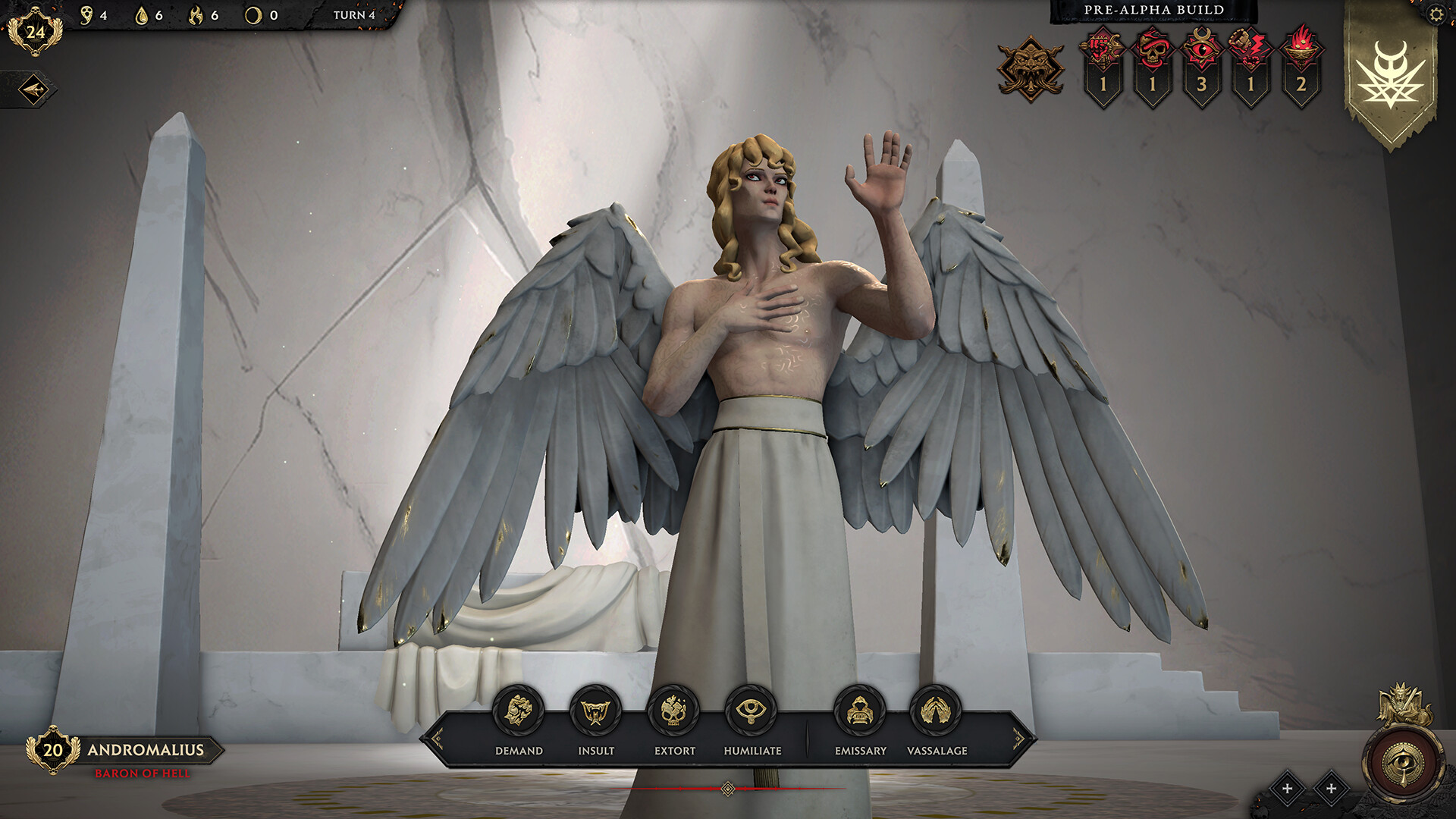The image size is (1456, 819).
Task: Click the red progress bar below the angel
Action: coord(726,789)
